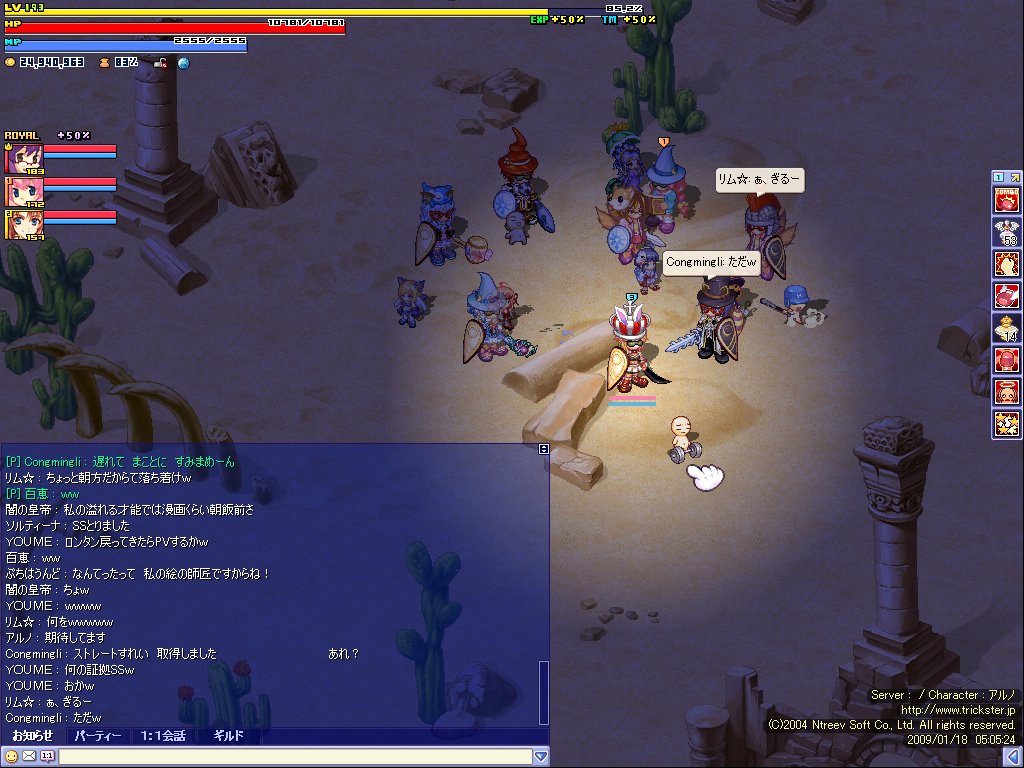
Task: Select the orange-haired level 157 party member
Action: pos(19,225)
